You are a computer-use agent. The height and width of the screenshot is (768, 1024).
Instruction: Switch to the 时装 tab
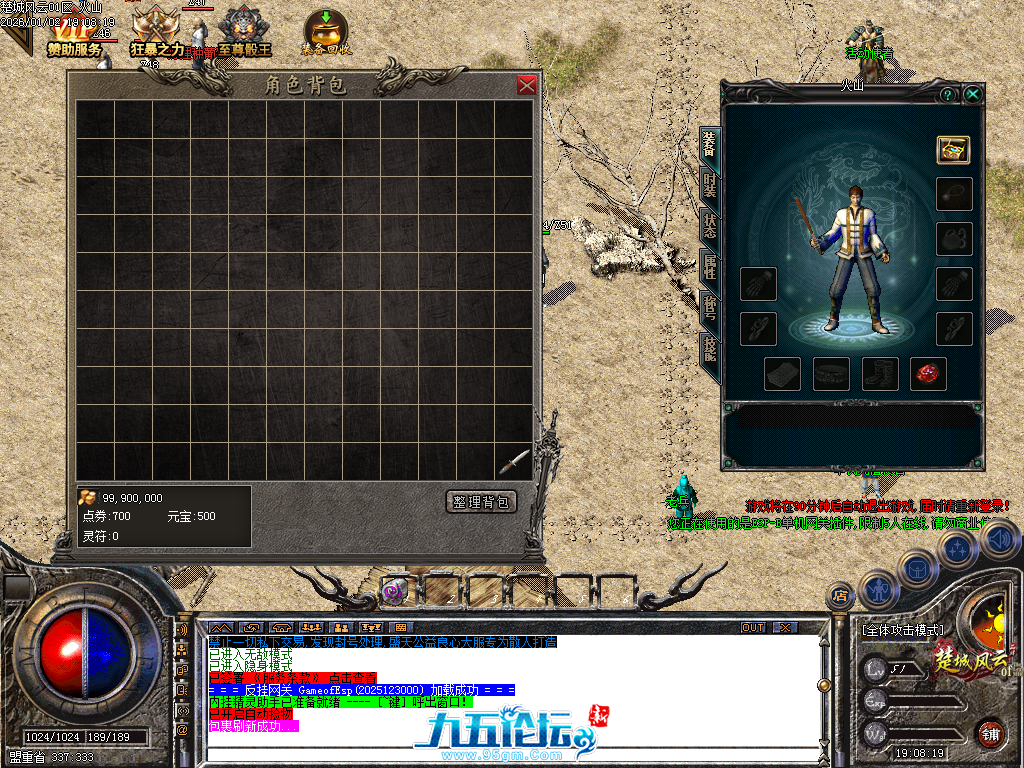(x=709, y=185)
